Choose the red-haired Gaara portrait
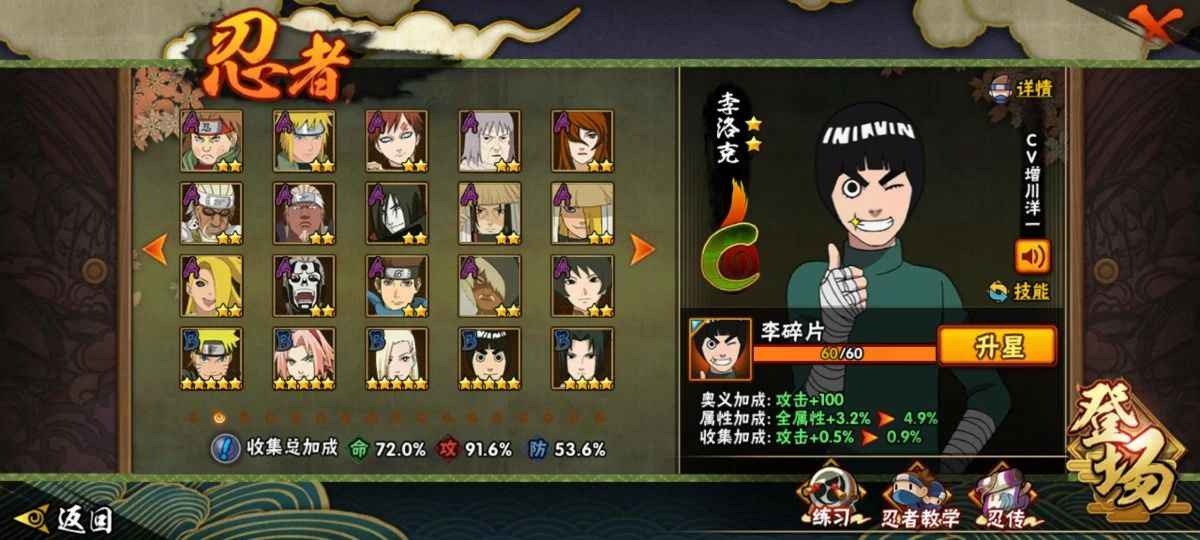 397,140
